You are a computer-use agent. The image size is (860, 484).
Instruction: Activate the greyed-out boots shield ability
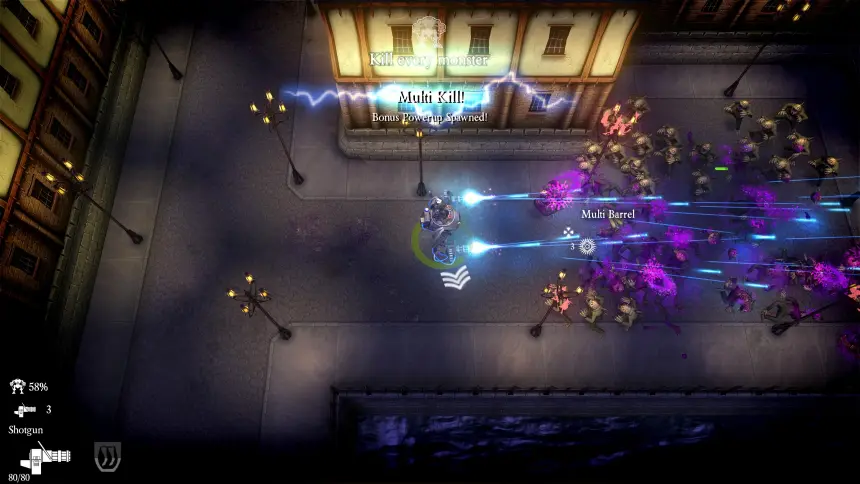pyautogui.click(x=104, y=457)
